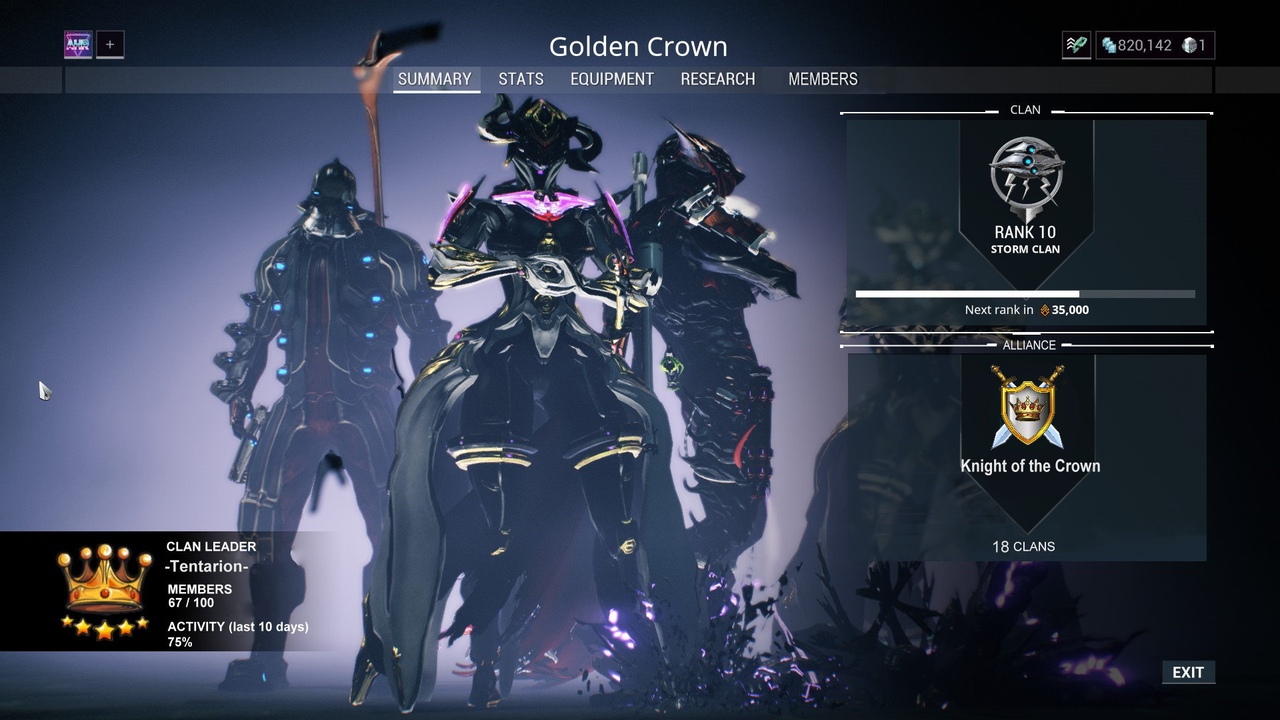The height and width of the screenshot is (720, 1280).
Task: Click the clan rank progress bar
Action: (x=1025, y=293)
